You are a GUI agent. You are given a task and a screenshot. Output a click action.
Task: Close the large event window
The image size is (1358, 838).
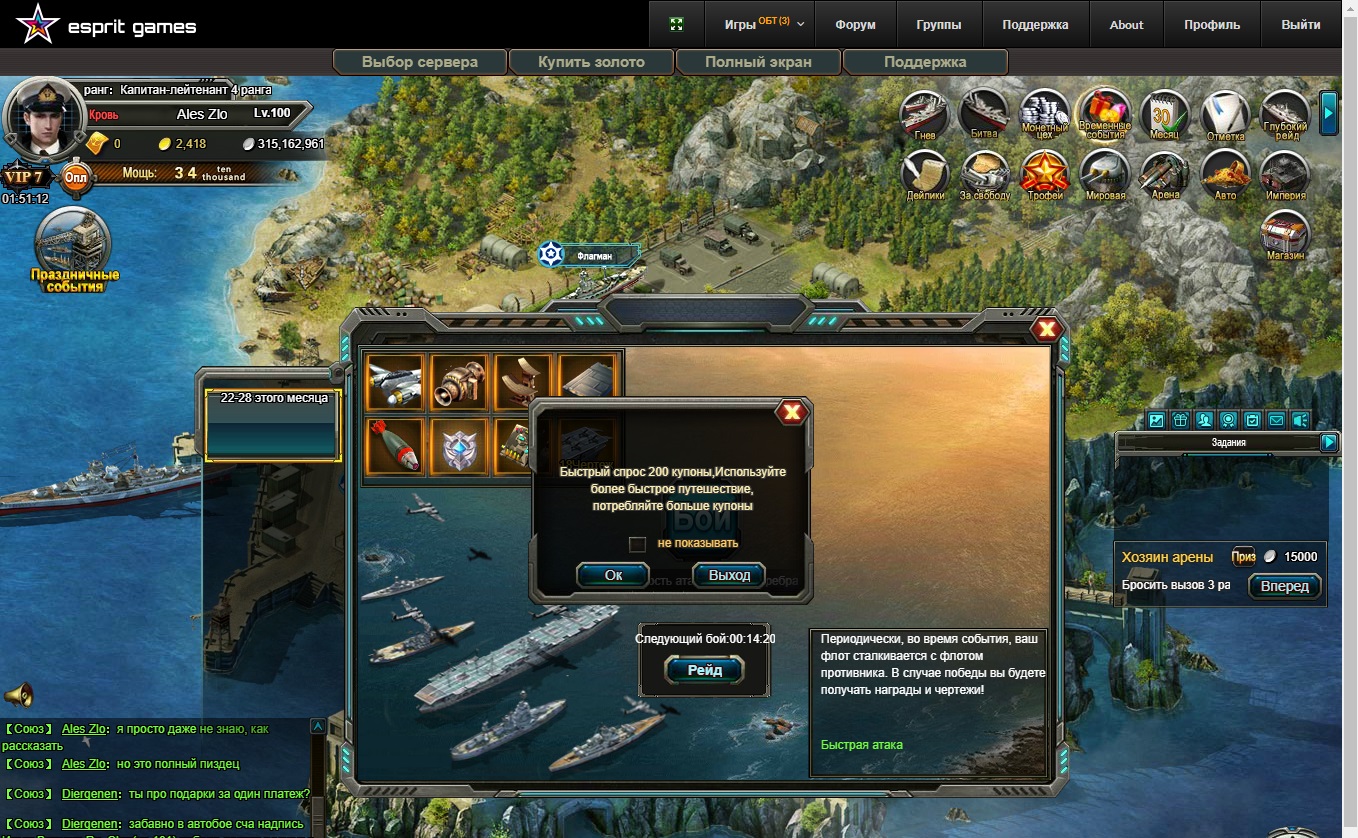(1046, 329)
